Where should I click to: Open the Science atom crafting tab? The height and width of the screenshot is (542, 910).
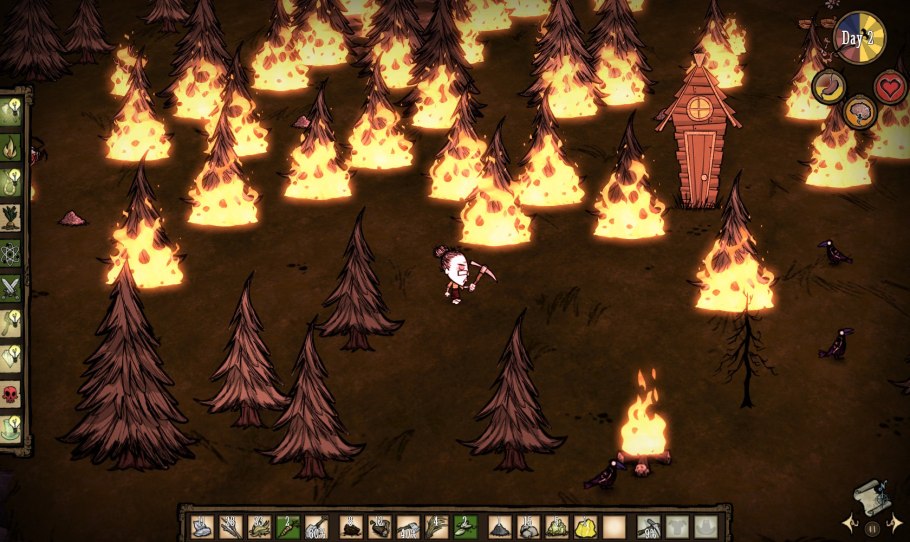tap(12, 251)
